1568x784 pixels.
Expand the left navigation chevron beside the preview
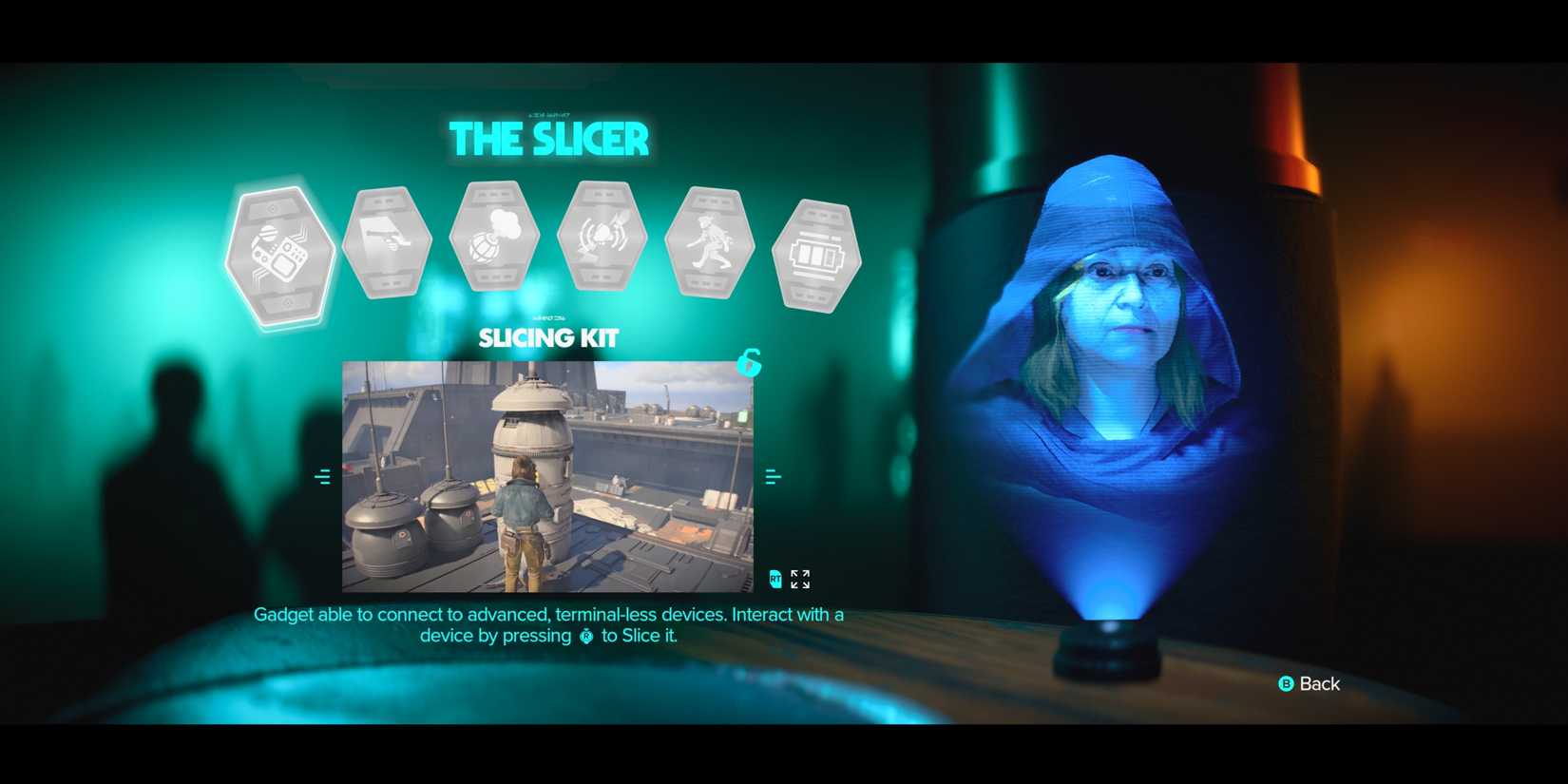coord(322,476)
